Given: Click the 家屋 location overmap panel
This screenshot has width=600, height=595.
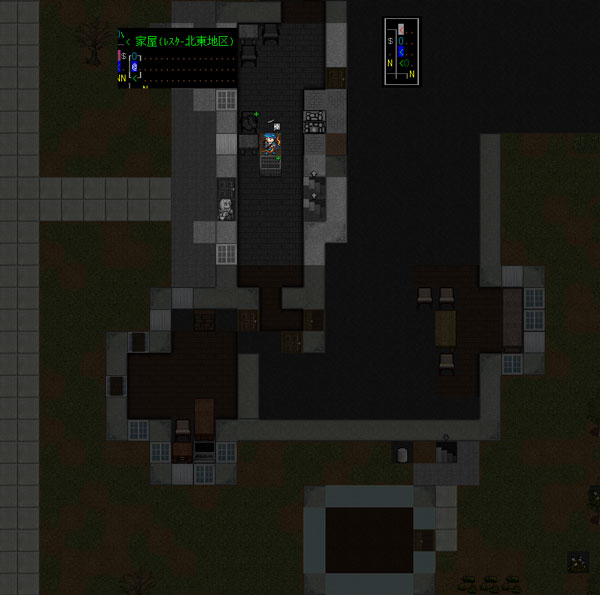Looking at the screenshot, I should (177, 59).
